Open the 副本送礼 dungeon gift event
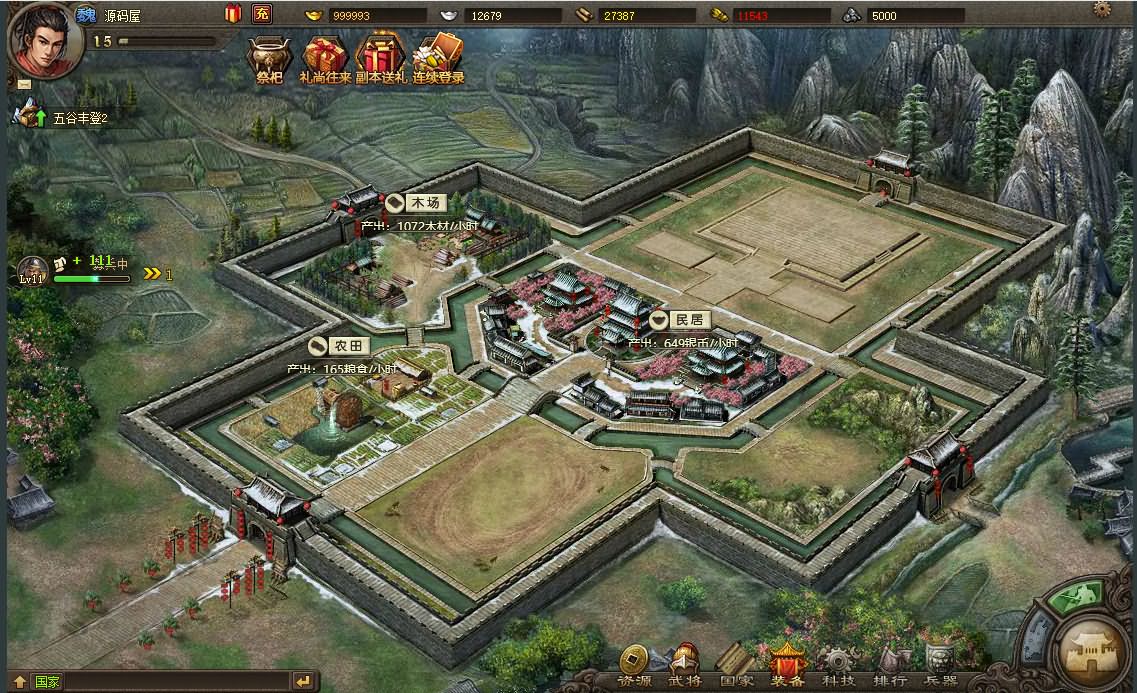 coord(380,58)
